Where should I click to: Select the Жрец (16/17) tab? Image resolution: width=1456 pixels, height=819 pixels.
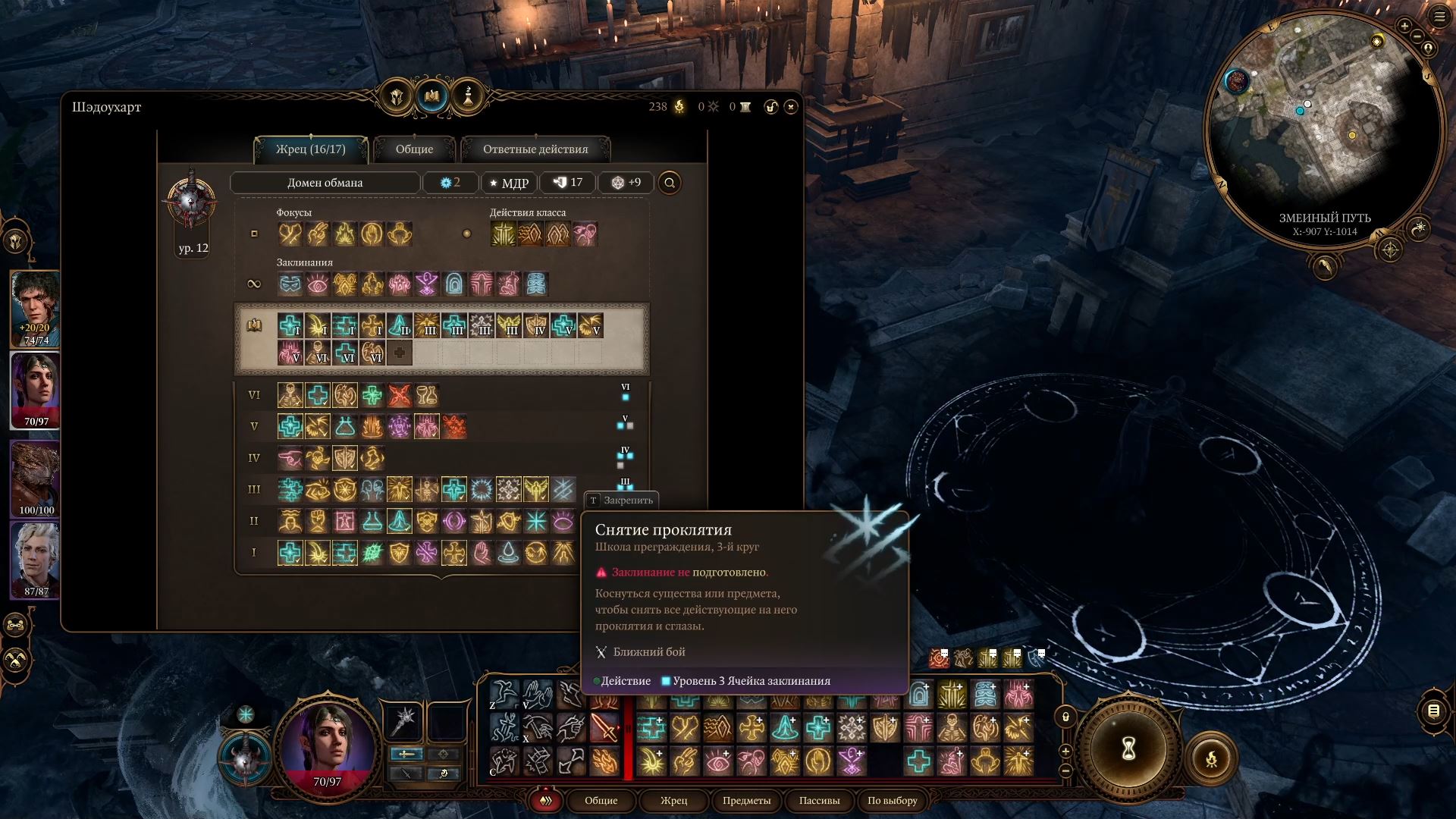point(311,149)
